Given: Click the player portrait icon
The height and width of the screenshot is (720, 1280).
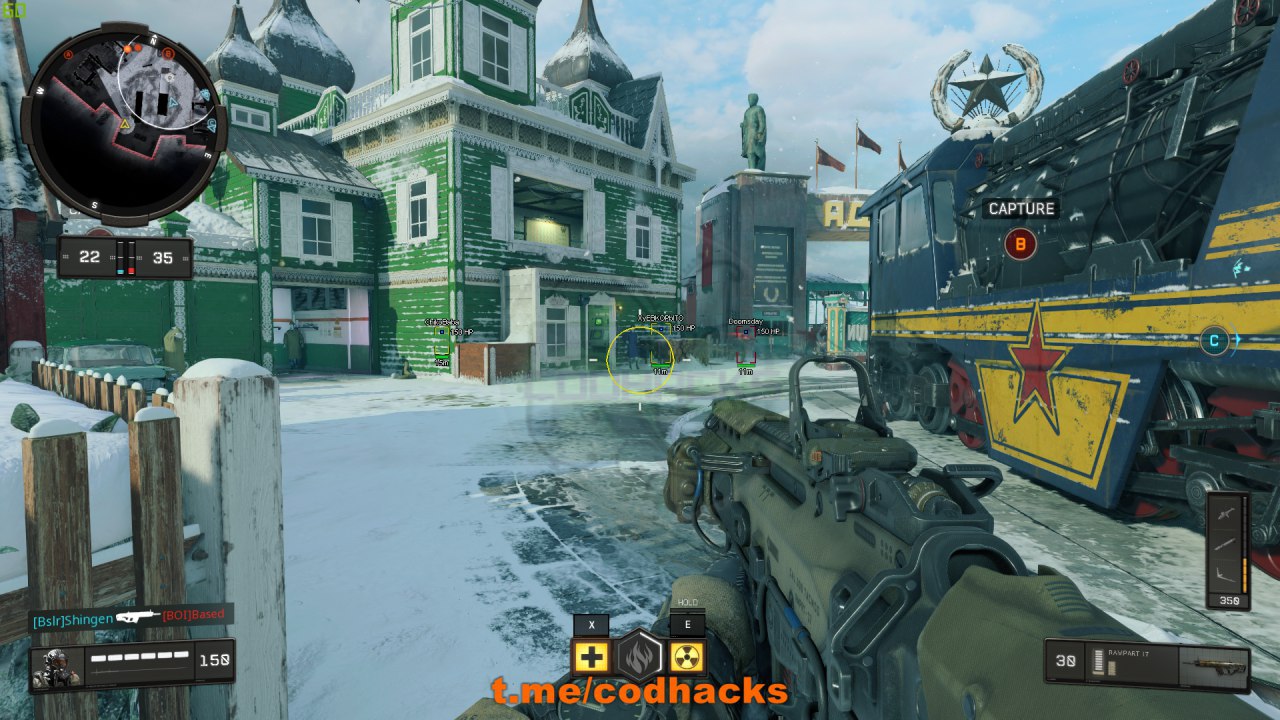Looking at the screenshot, I should 56,667.
